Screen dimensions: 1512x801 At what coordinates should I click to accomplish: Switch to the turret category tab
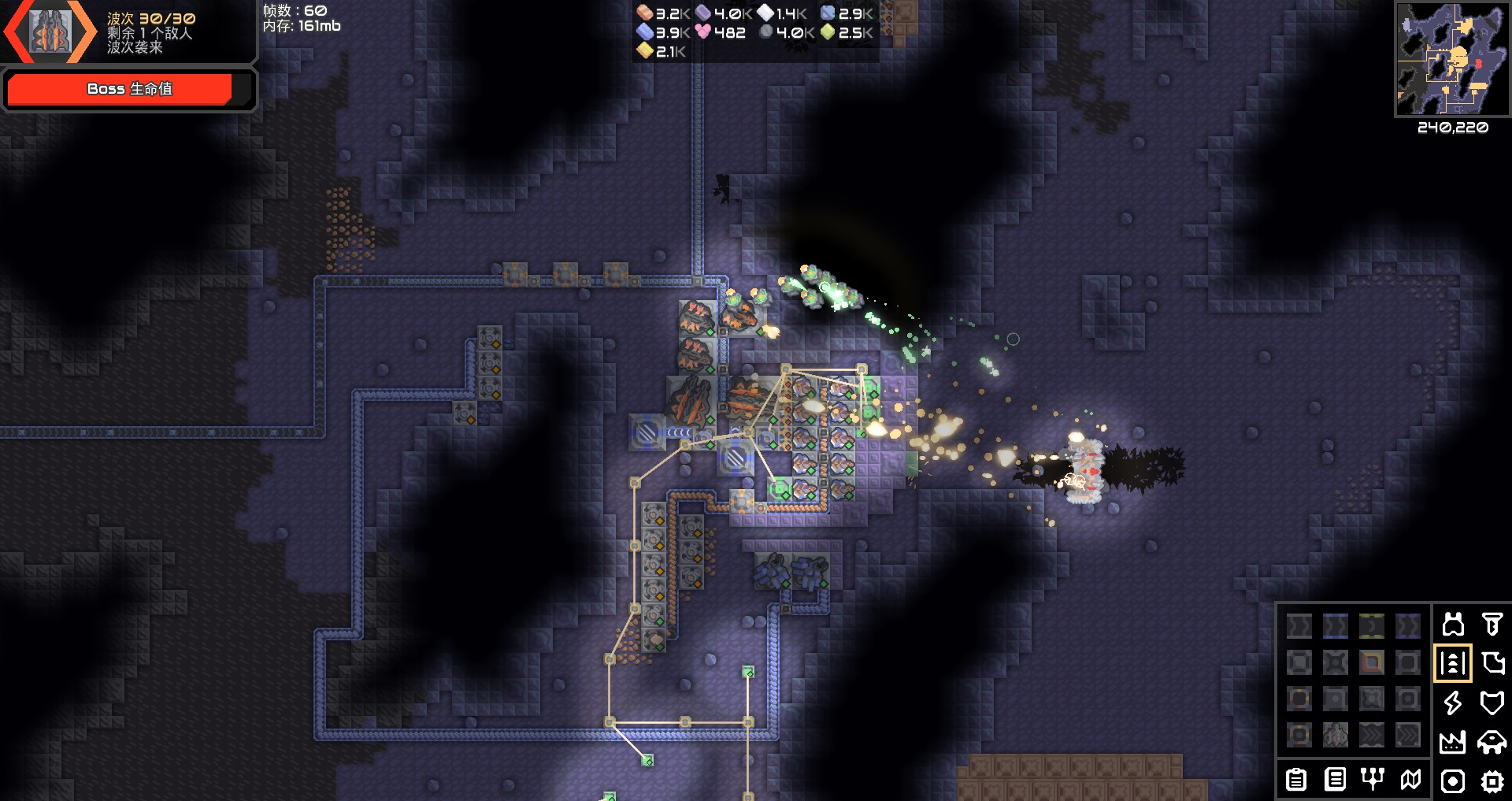click(1492, 625)
